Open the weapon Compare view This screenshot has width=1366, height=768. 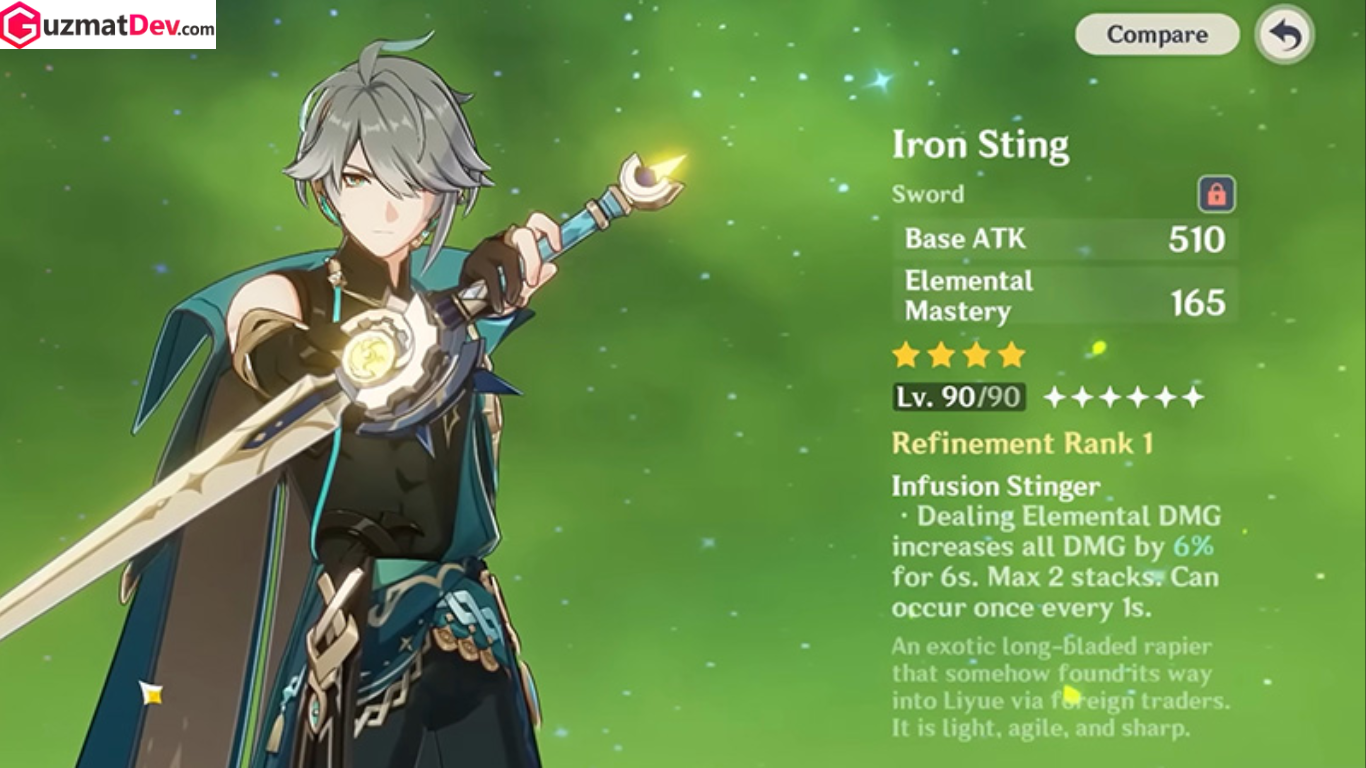pos(1157,35)
